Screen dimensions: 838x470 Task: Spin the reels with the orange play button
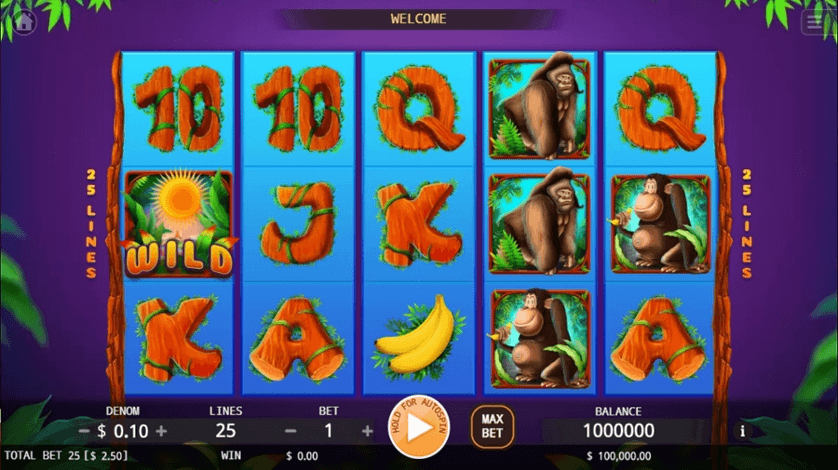[x=419, y=427]
